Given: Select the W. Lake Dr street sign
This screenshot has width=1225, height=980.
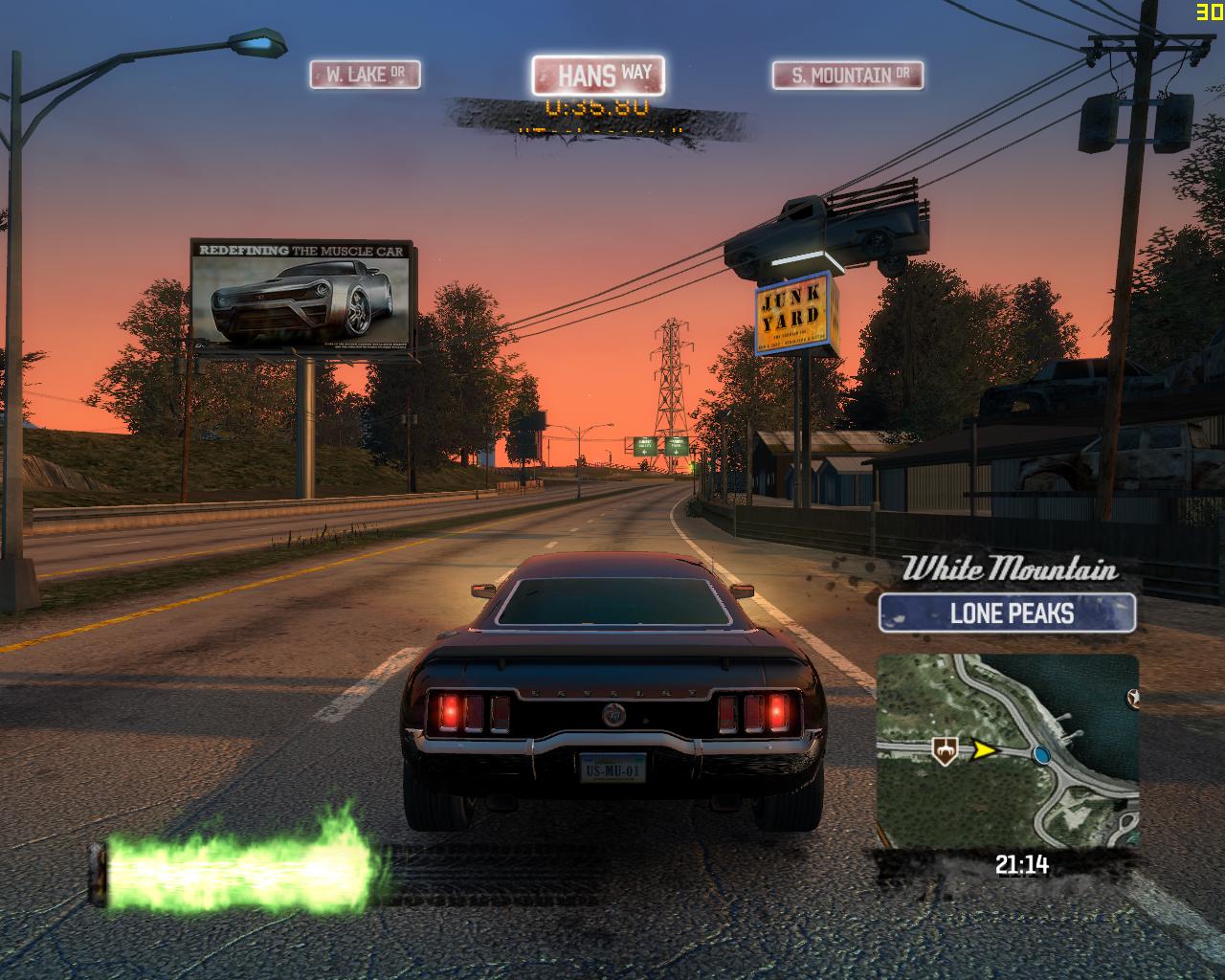Looking at the screenshot, I should click(367, 73).
